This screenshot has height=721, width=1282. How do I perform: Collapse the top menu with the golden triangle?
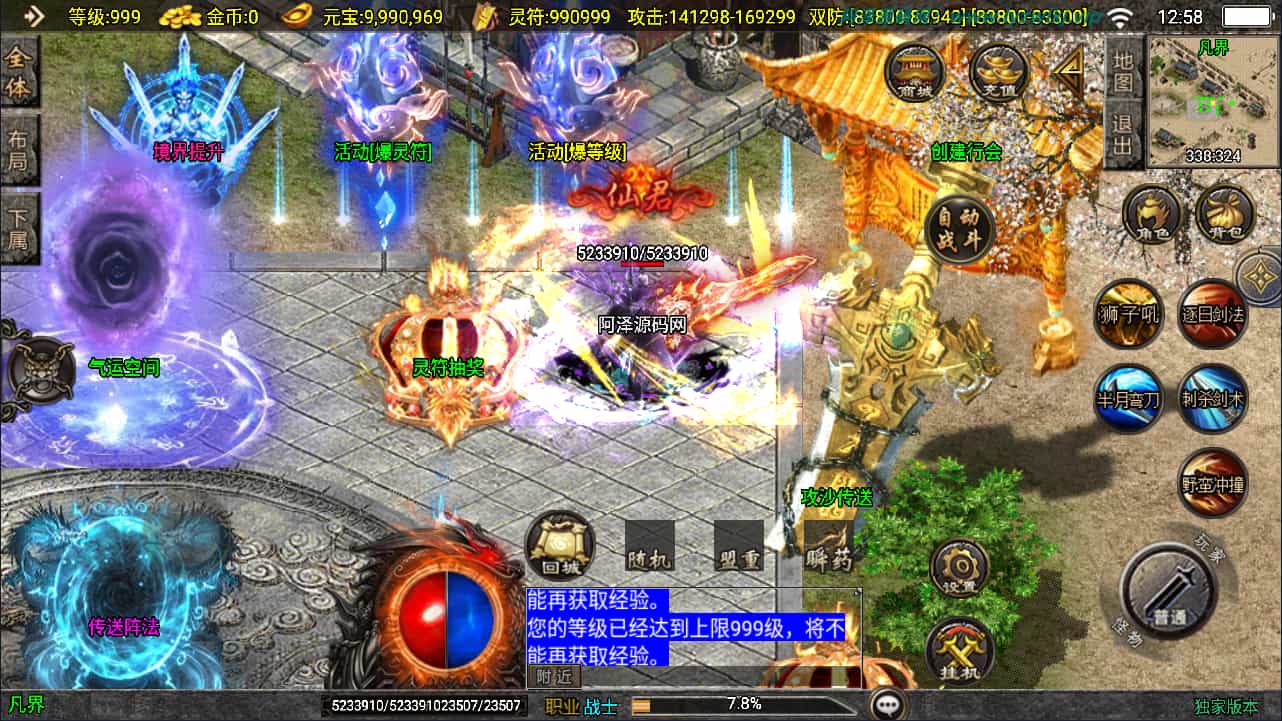[x=1069, y=70]
